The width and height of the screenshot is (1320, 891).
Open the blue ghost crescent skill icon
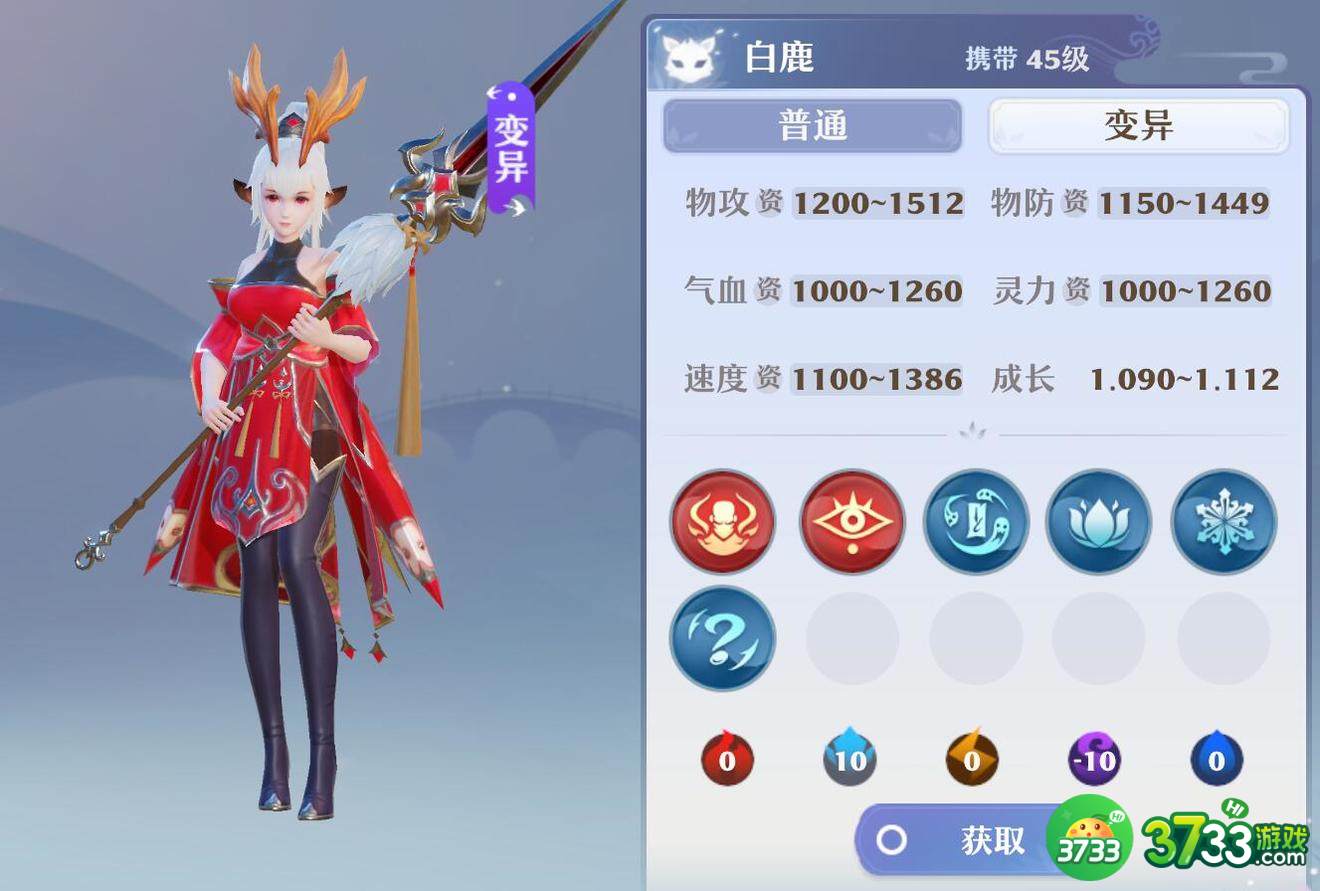[x=974, y=522]
